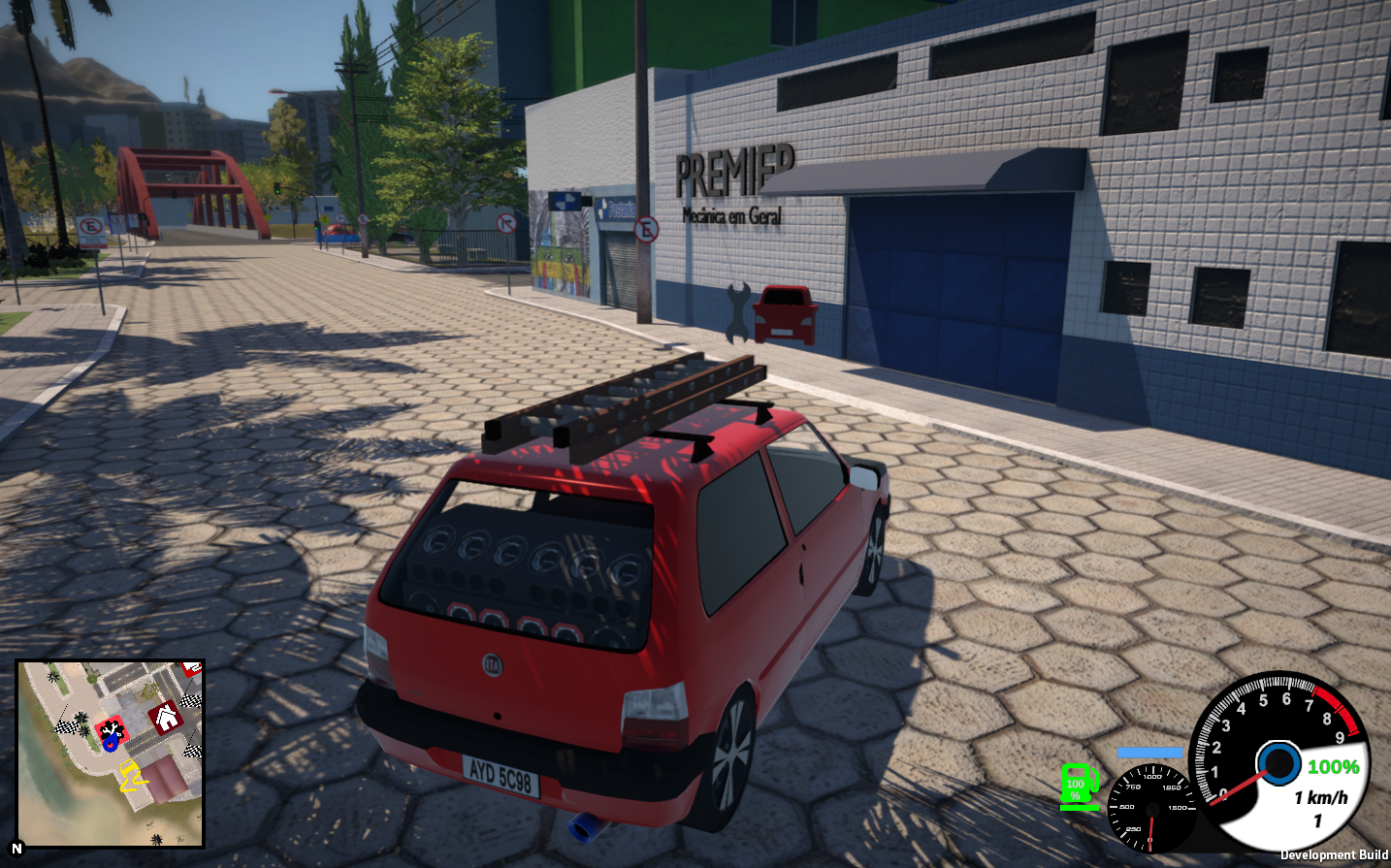
Task: Open the minimap in the corner
Action: coord(110,754)
